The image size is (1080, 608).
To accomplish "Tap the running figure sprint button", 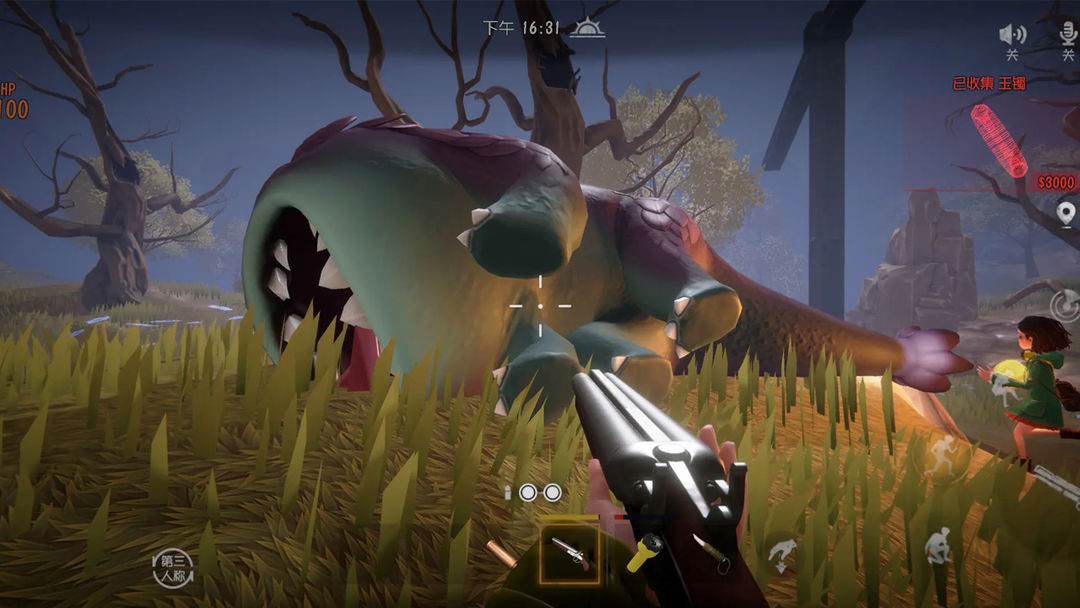I will tap(941, 458).
